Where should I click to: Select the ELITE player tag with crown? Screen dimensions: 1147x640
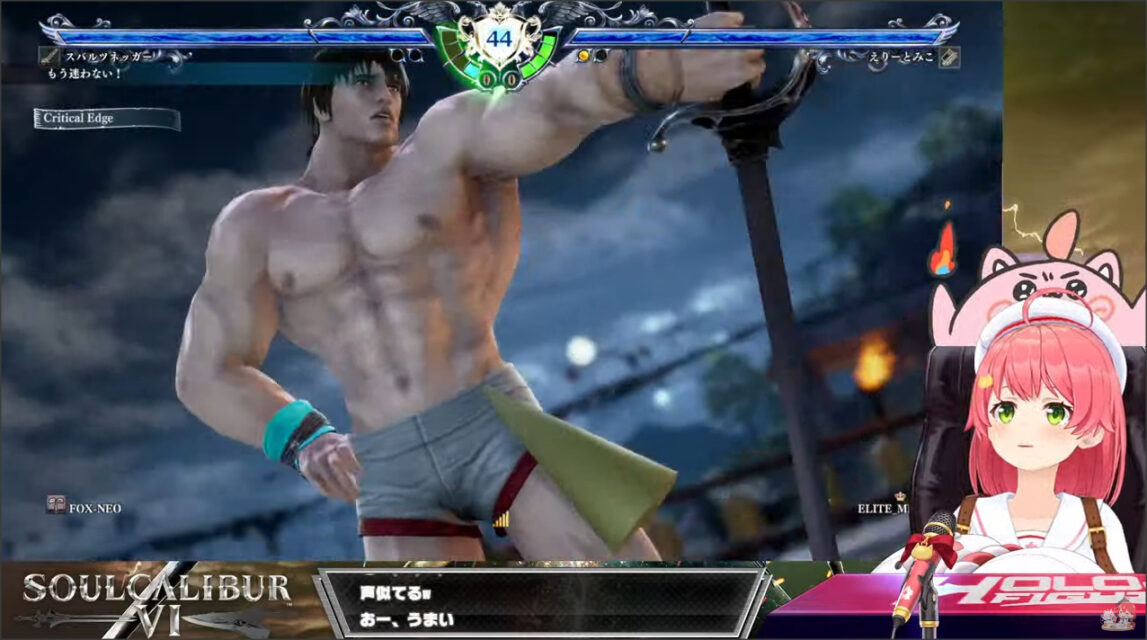(x=883, y=507)
